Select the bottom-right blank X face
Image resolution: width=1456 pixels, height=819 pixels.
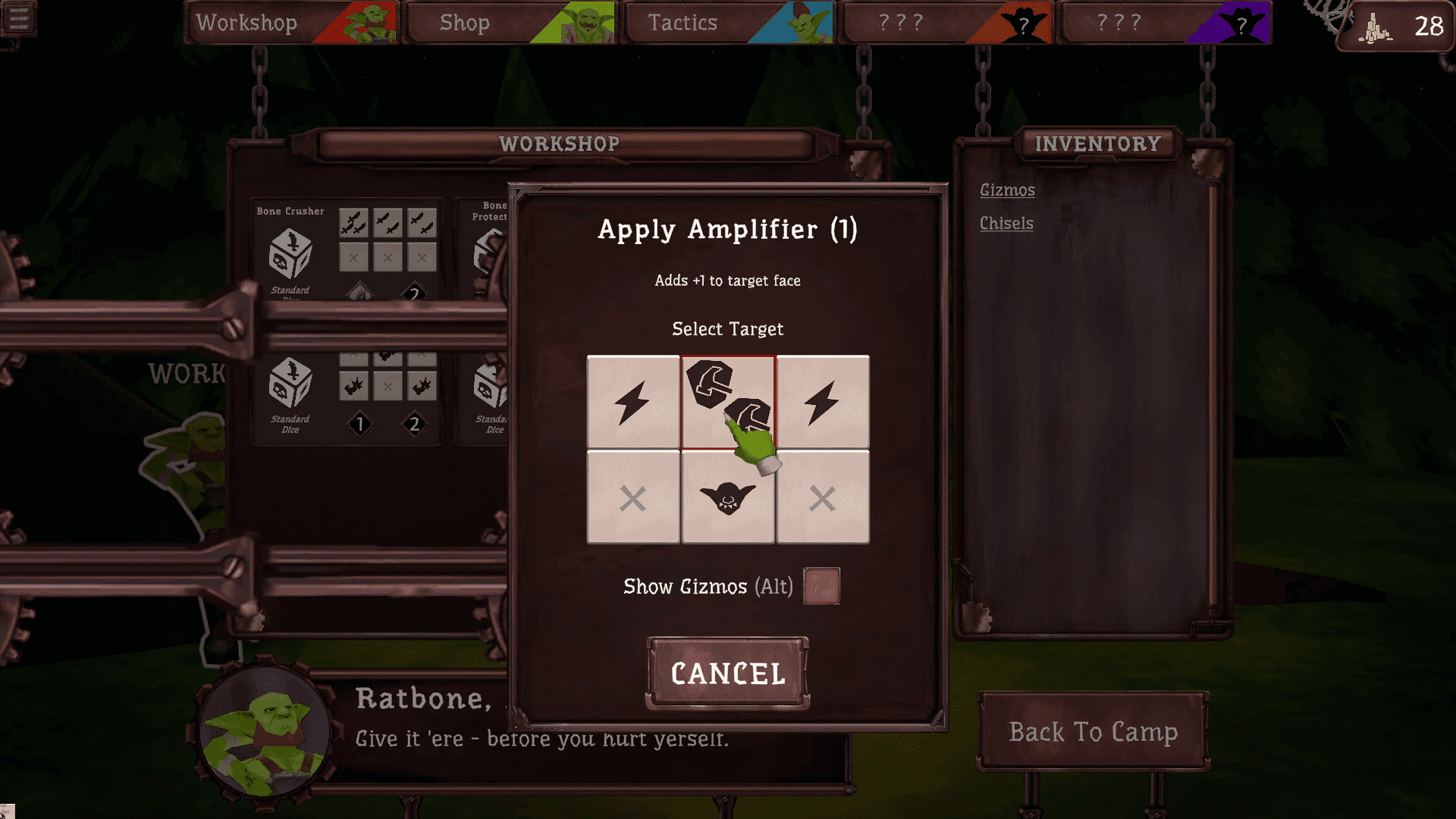[x=823, y=497]
